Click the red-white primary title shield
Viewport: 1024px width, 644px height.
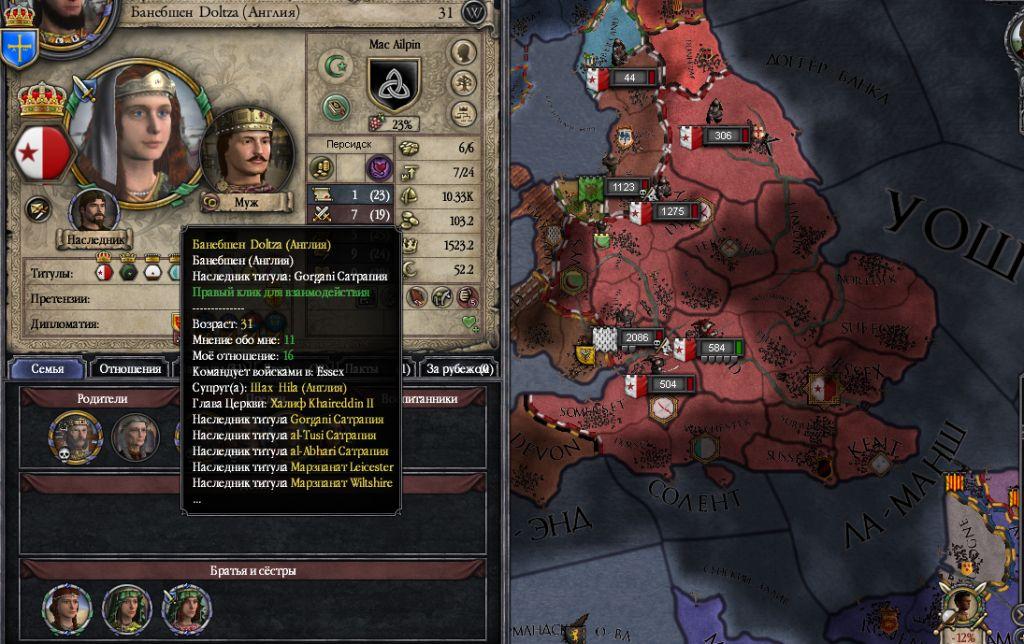pyautogui.click(x=41, y=151)
